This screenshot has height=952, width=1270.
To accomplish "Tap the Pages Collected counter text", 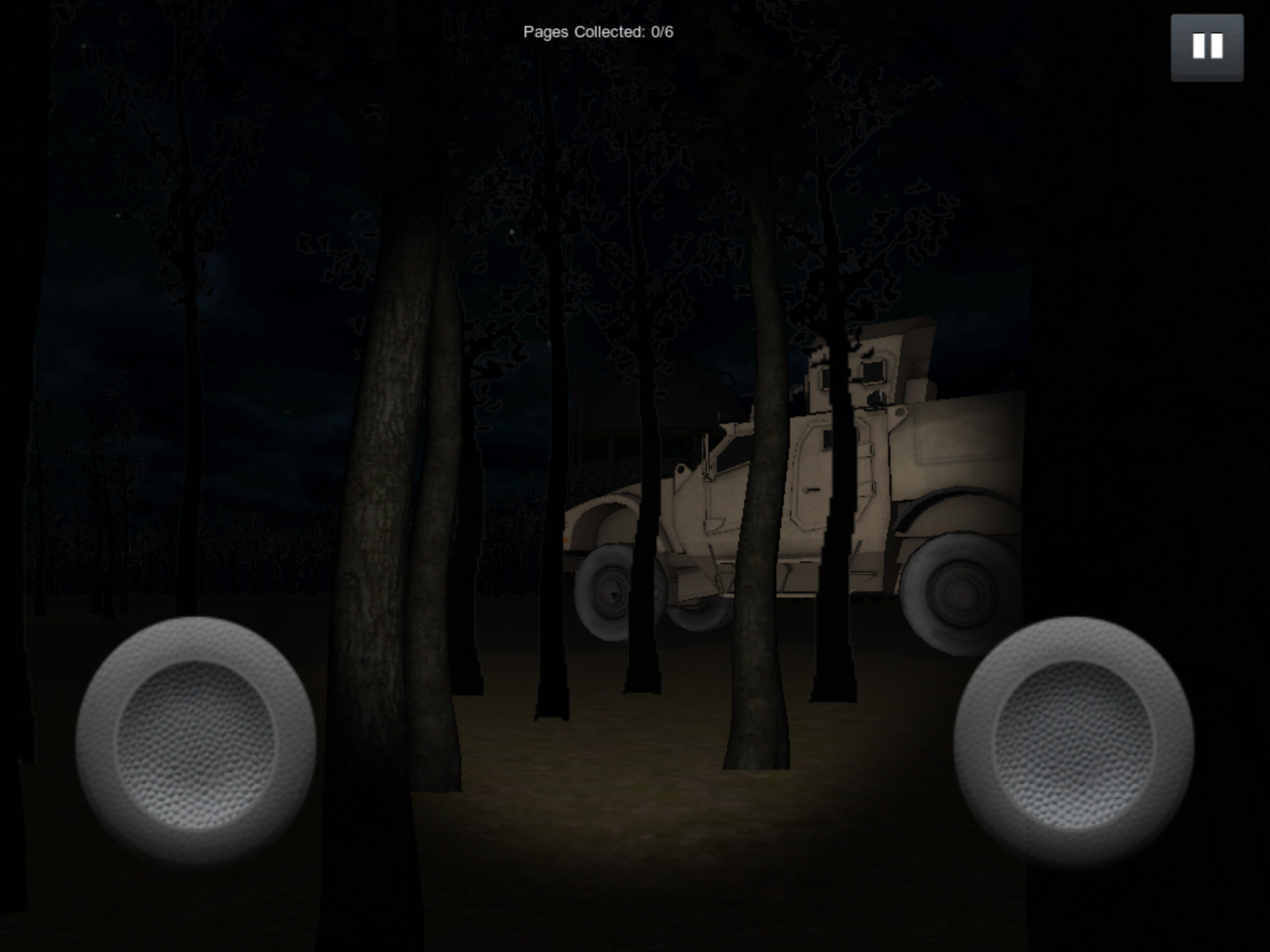I will coord(598,29).
